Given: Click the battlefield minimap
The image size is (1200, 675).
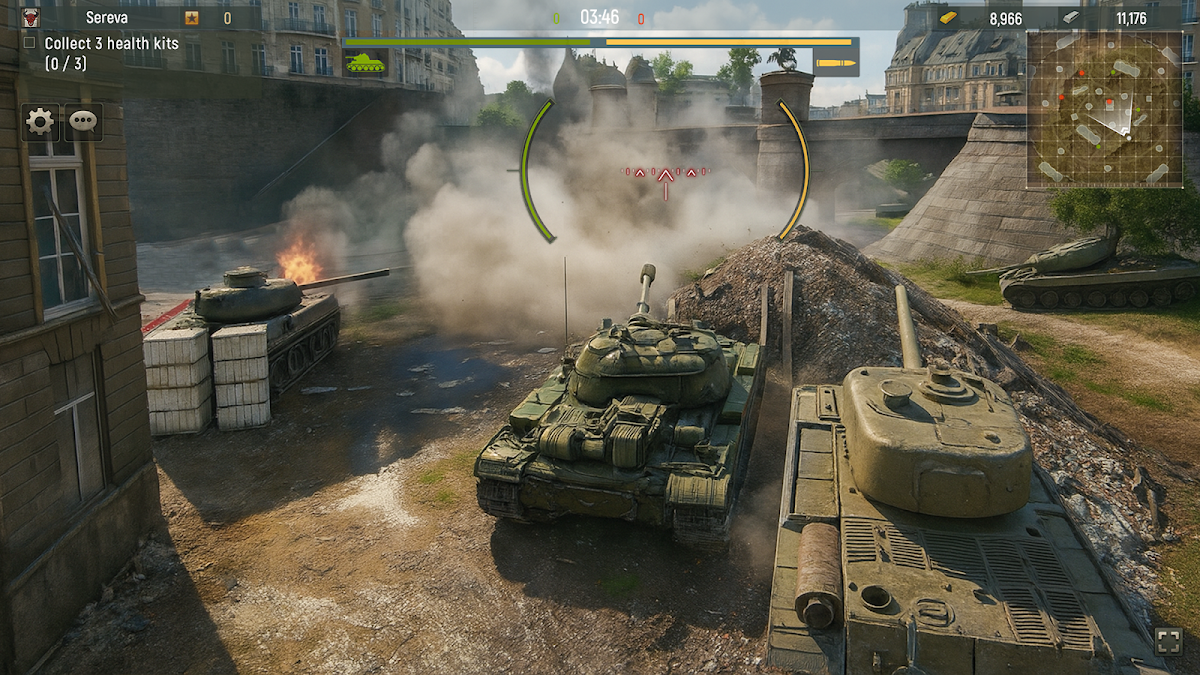Looking at the screenshot, I should click(x=1104, y=108).
